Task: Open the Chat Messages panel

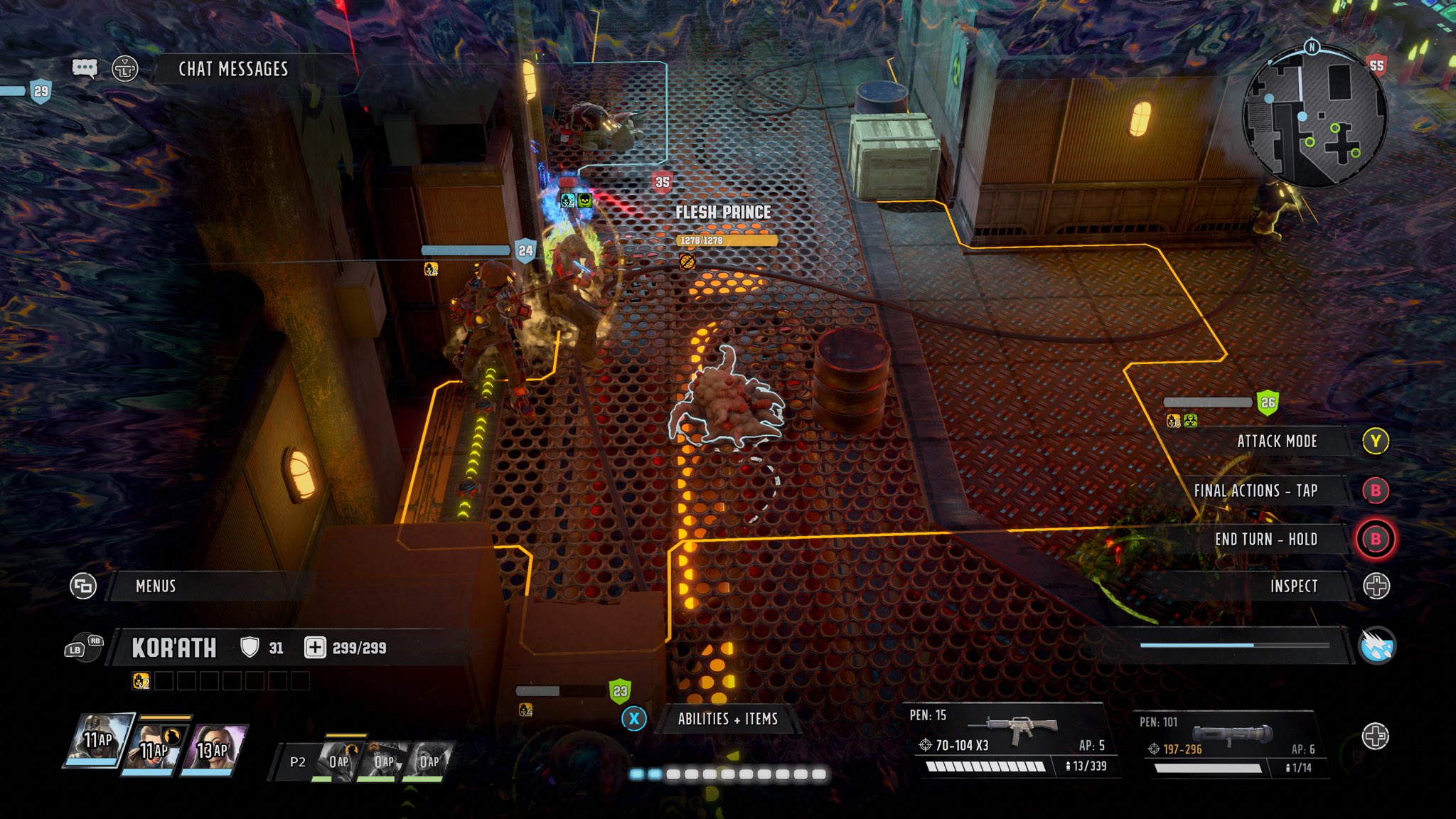Action: tap(233, 69)
